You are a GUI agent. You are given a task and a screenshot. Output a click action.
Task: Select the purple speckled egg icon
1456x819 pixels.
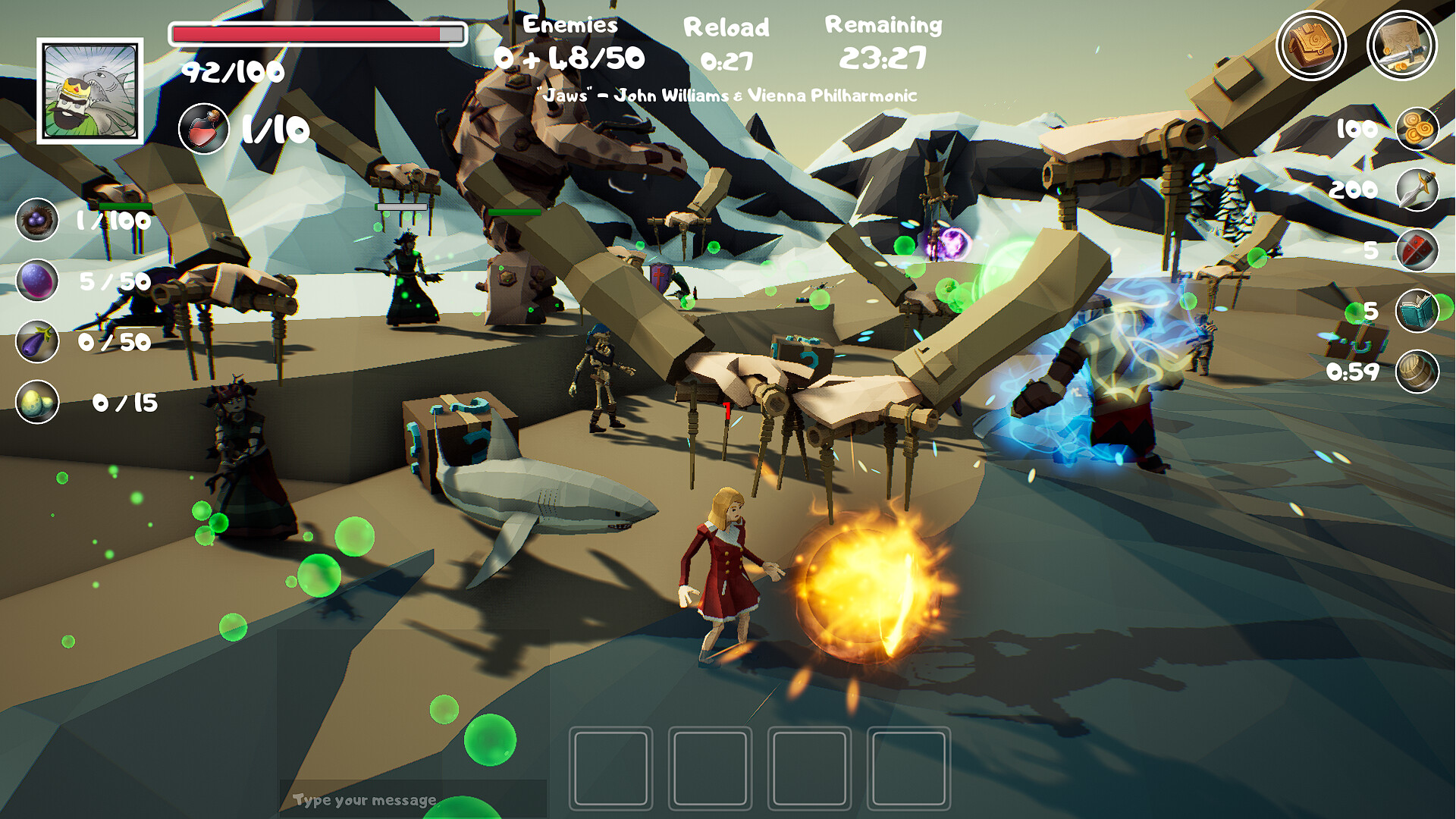click(x=37, y=281)
